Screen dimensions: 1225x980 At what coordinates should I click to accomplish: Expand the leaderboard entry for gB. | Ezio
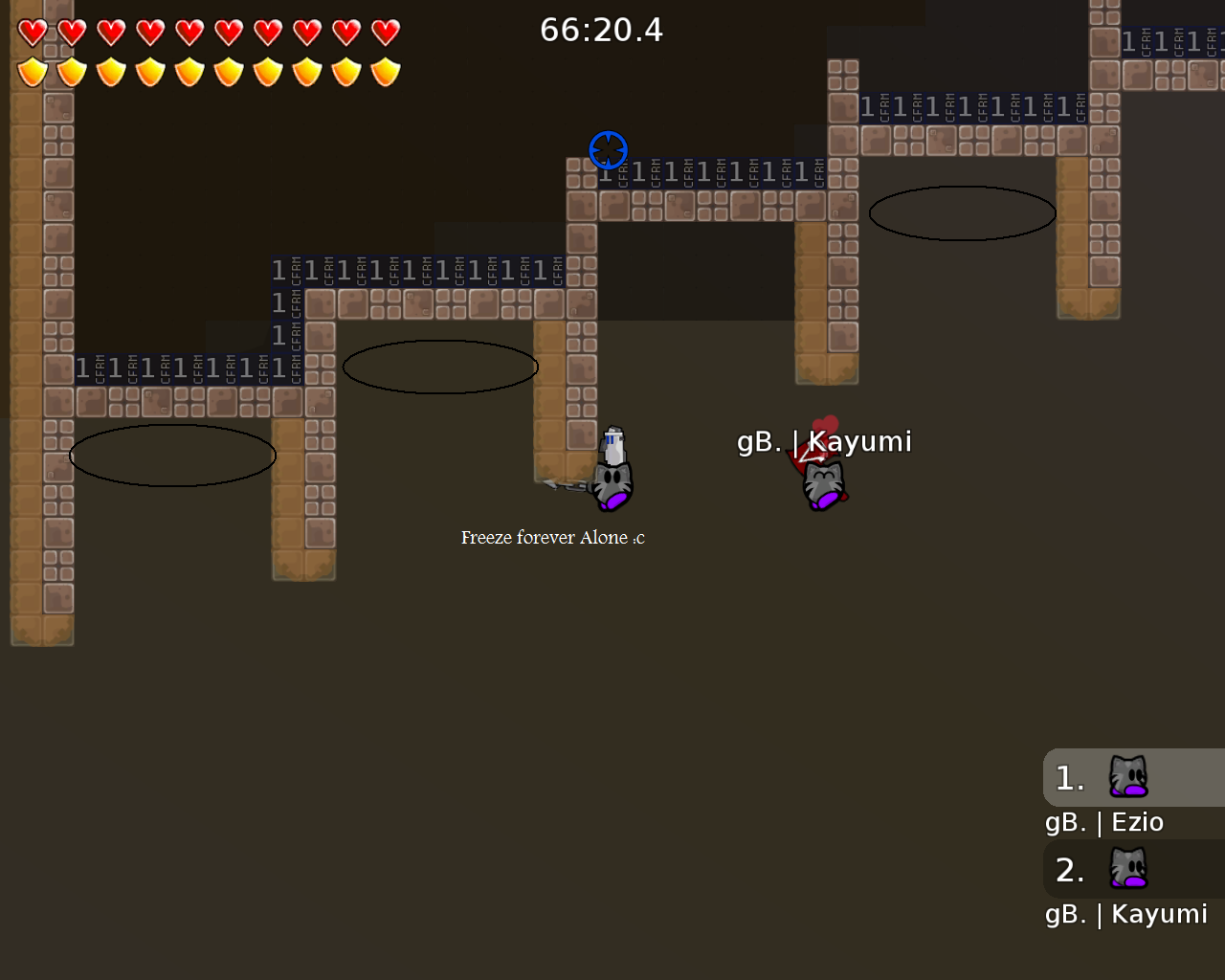point(1103,821)
